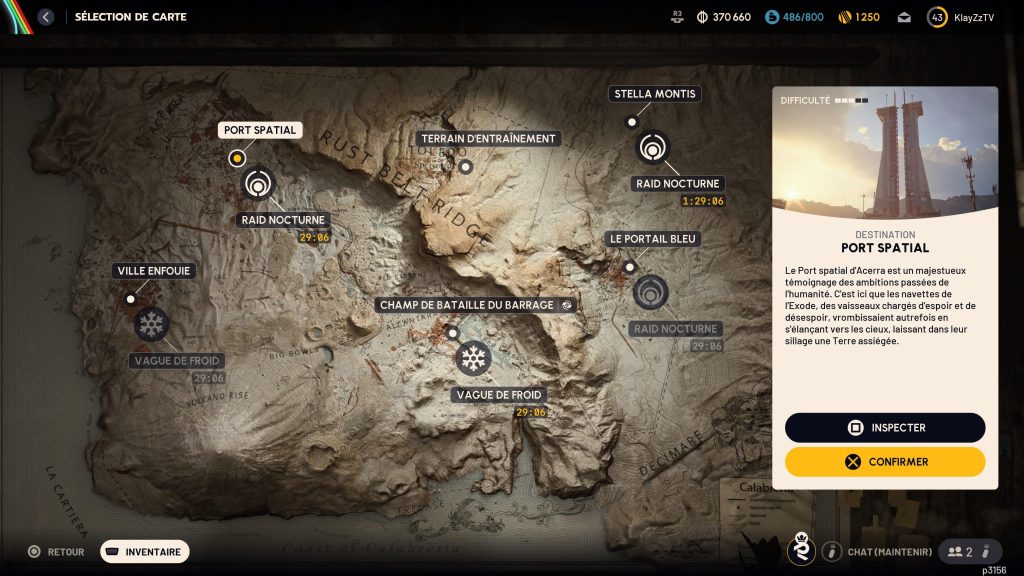Select Port Spatial Raid Nocturne event icon

(258, 183)
